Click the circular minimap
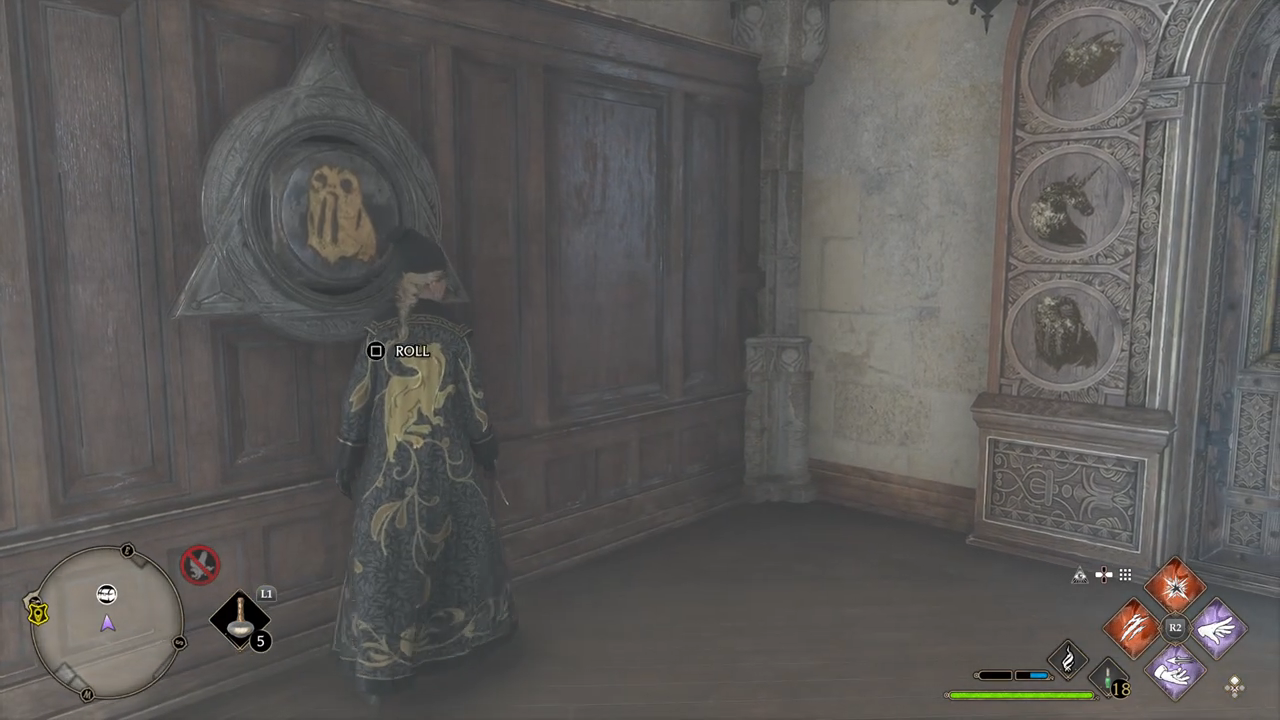 point(107,623)
